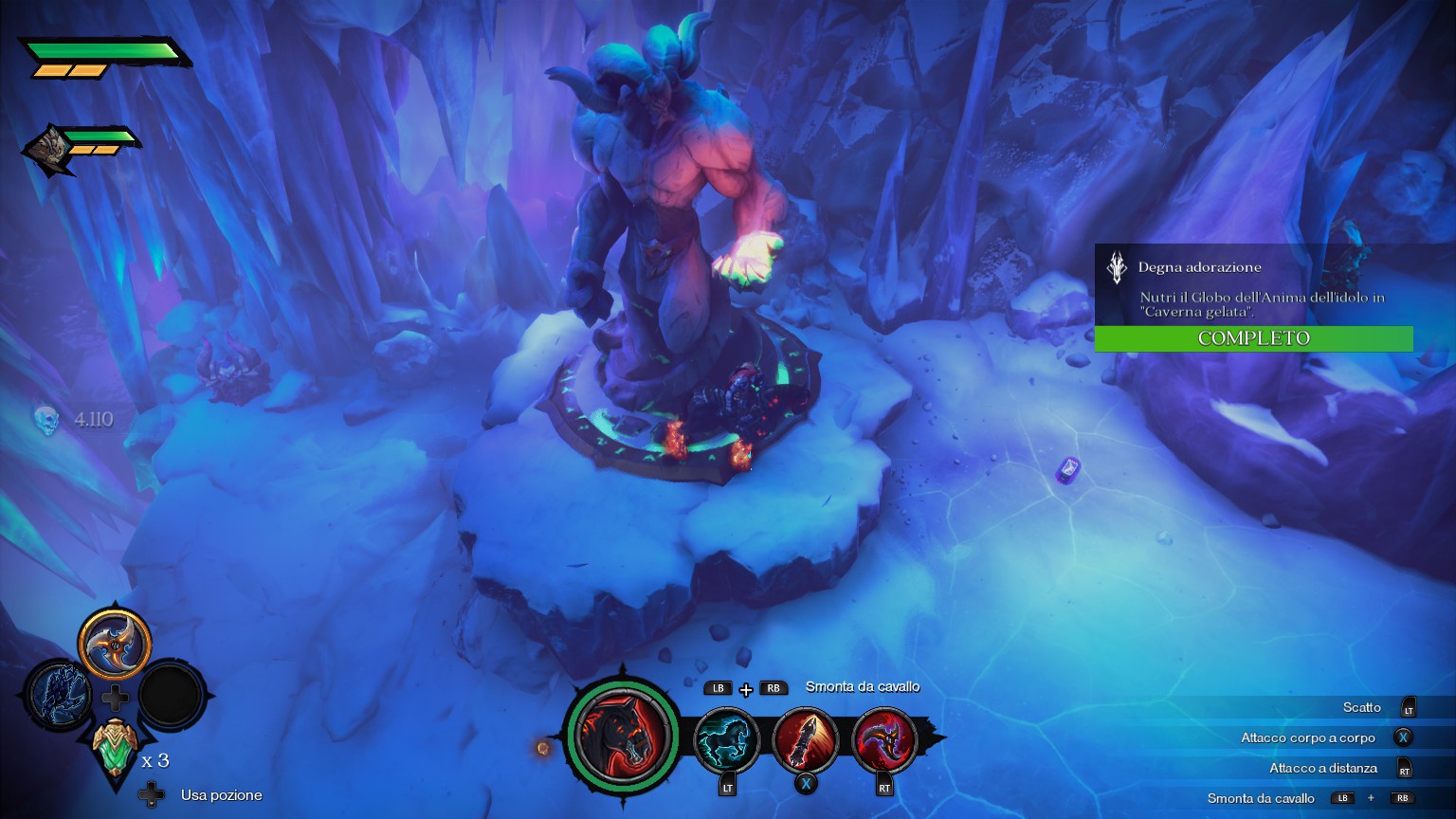Use the sword melee attack ability

(x=806, y=740)
